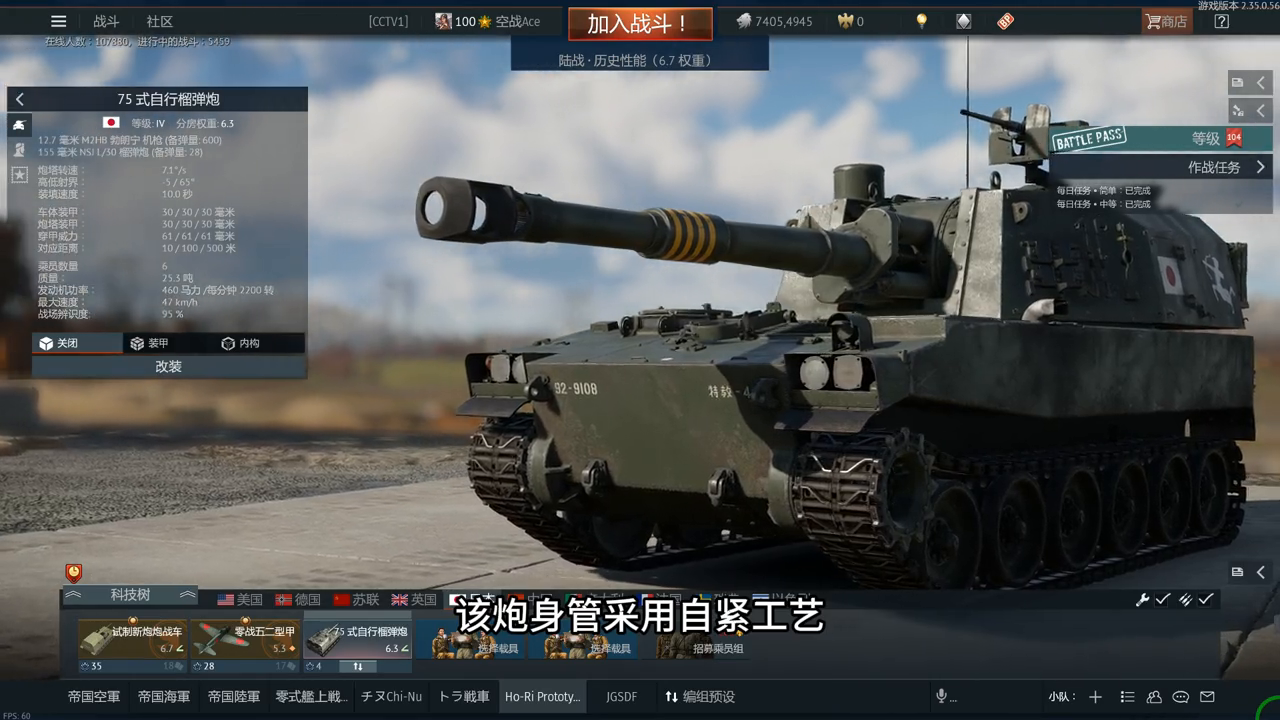Open 编组预设 lineup presets

[700, 696]
